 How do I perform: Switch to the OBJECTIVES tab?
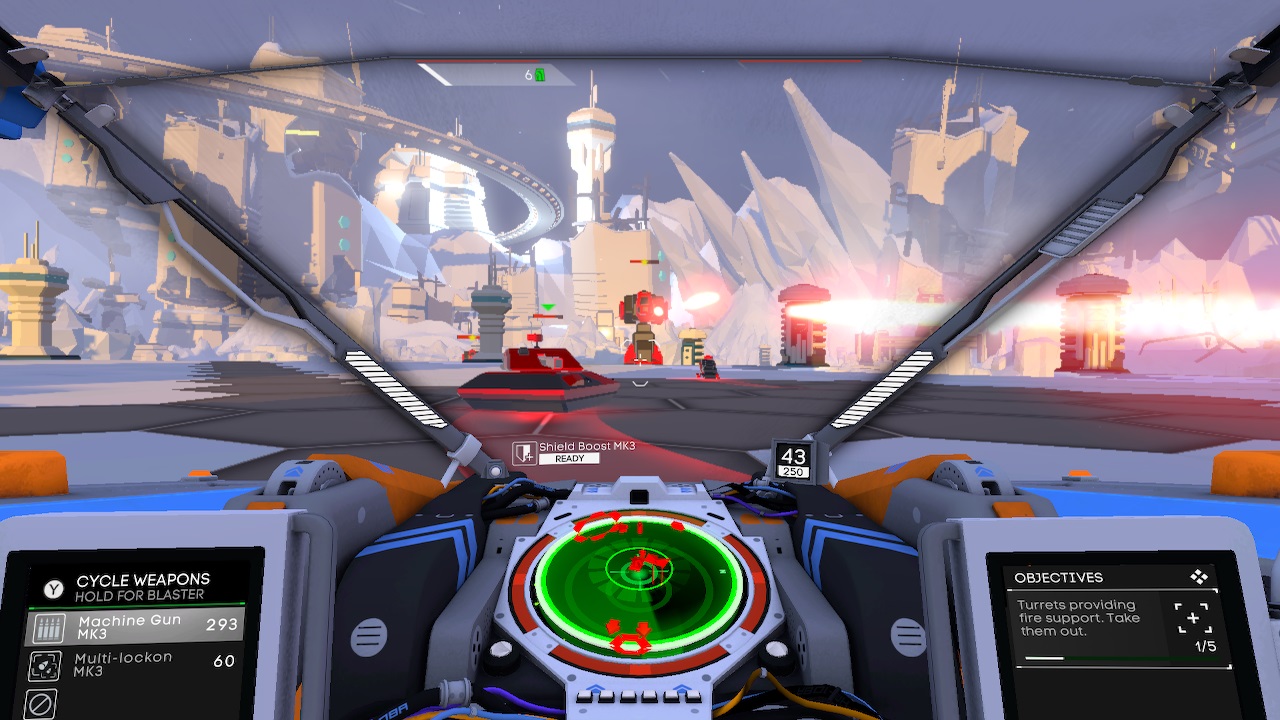pos(1059,577)
